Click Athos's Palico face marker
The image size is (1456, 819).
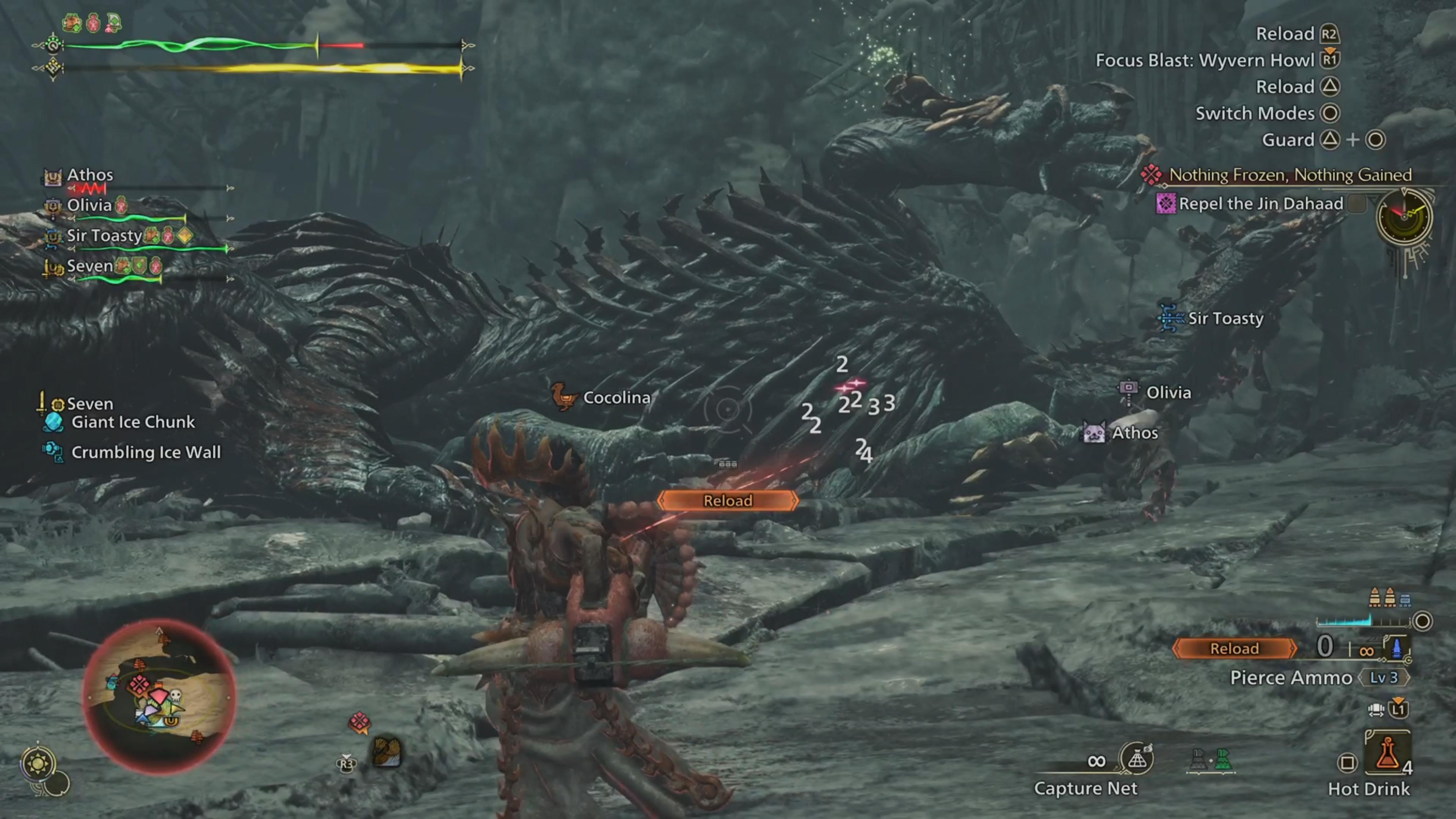(x=1094, y=433)
